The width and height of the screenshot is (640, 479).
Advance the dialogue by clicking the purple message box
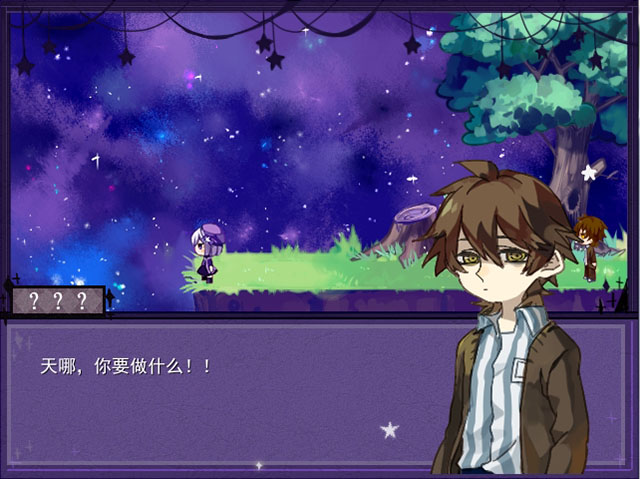pyautogui.click(x=230, y=400)
